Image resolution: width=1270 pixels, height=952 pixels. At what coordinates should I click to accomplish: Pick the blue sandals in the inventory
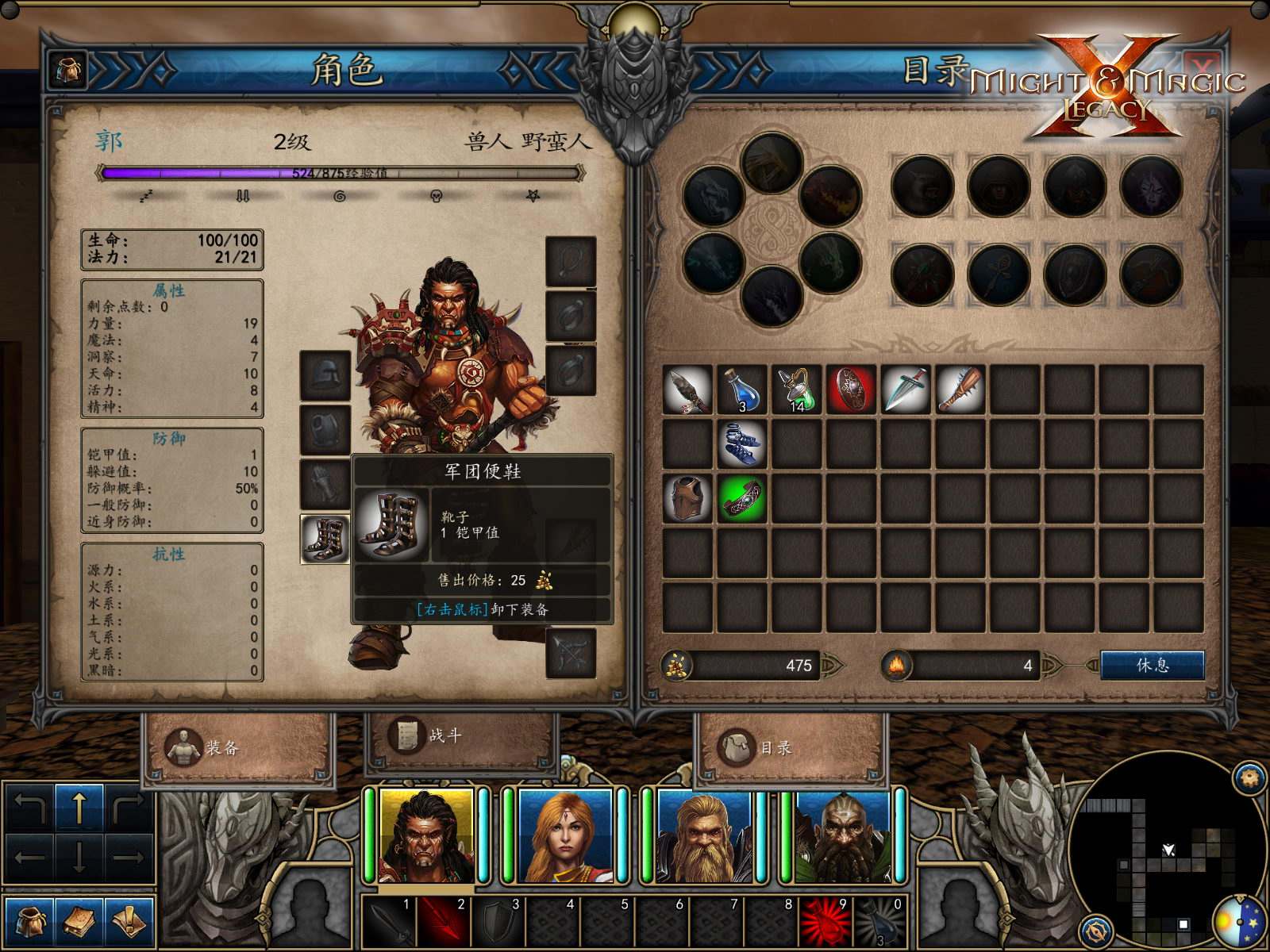pos(742,443)
